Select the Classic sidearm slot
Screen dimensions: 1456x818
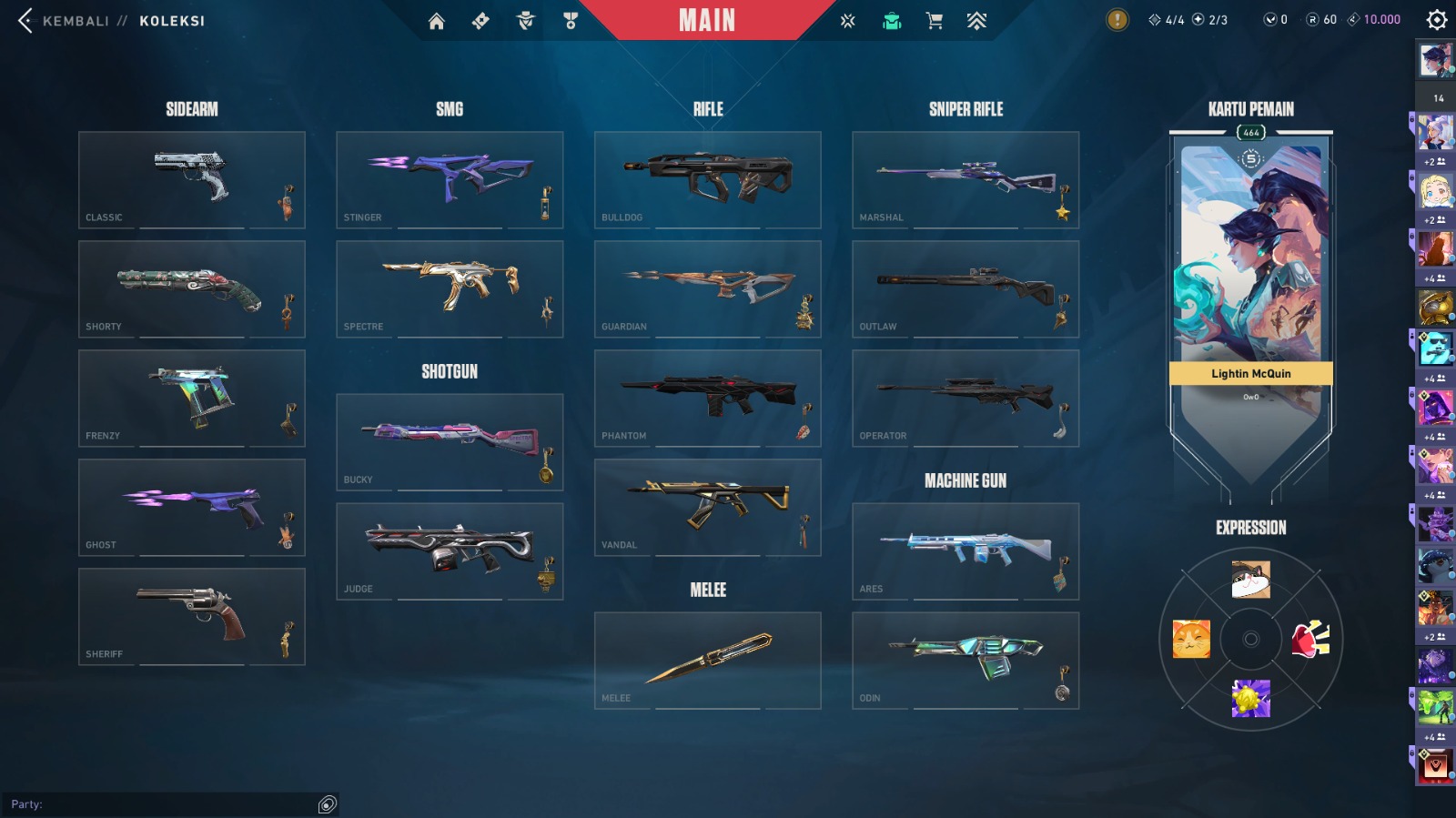click(x=191, y=179)
